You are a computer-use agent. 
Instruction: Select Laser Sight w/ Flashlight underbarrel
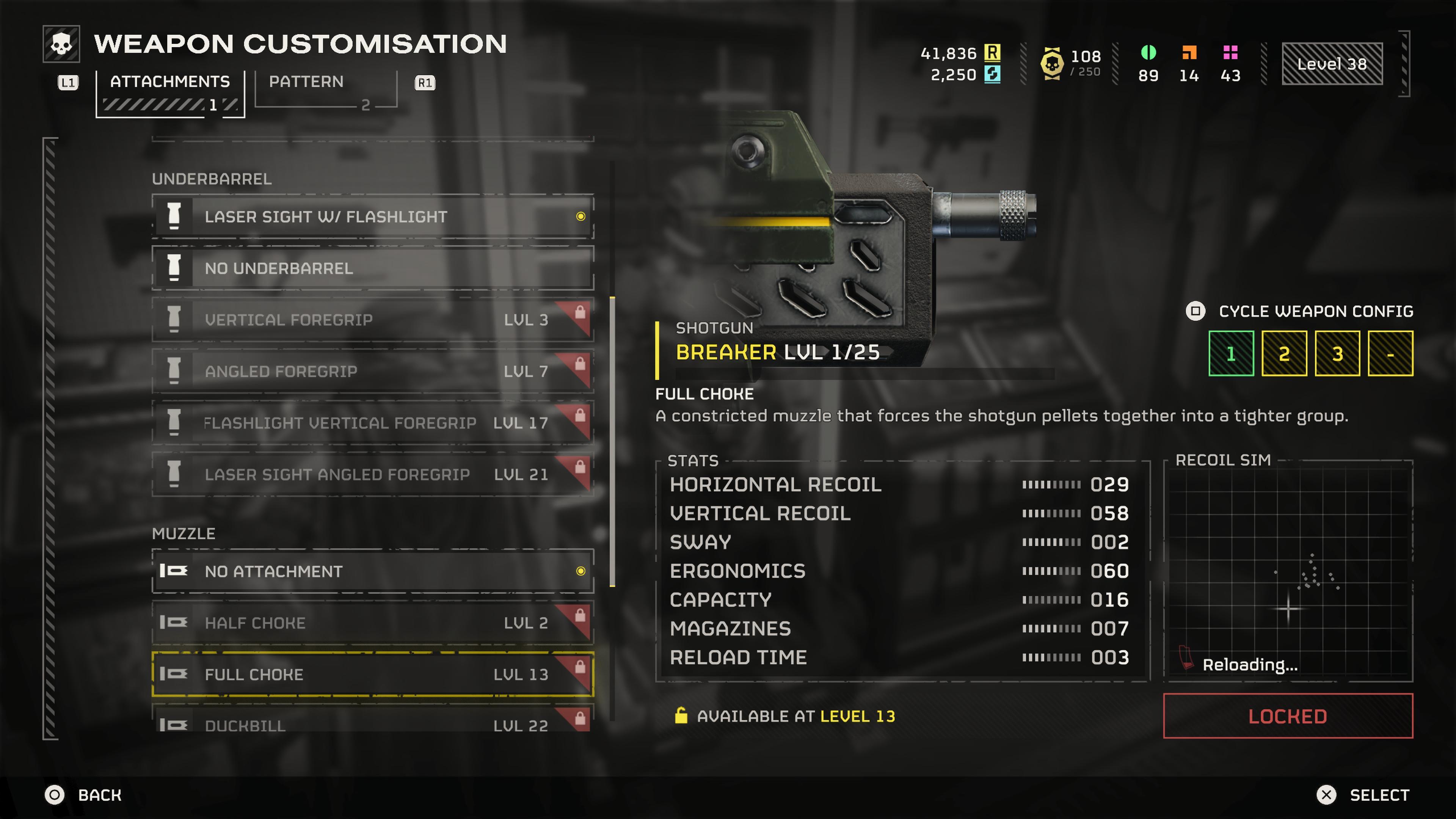(372, 217)
